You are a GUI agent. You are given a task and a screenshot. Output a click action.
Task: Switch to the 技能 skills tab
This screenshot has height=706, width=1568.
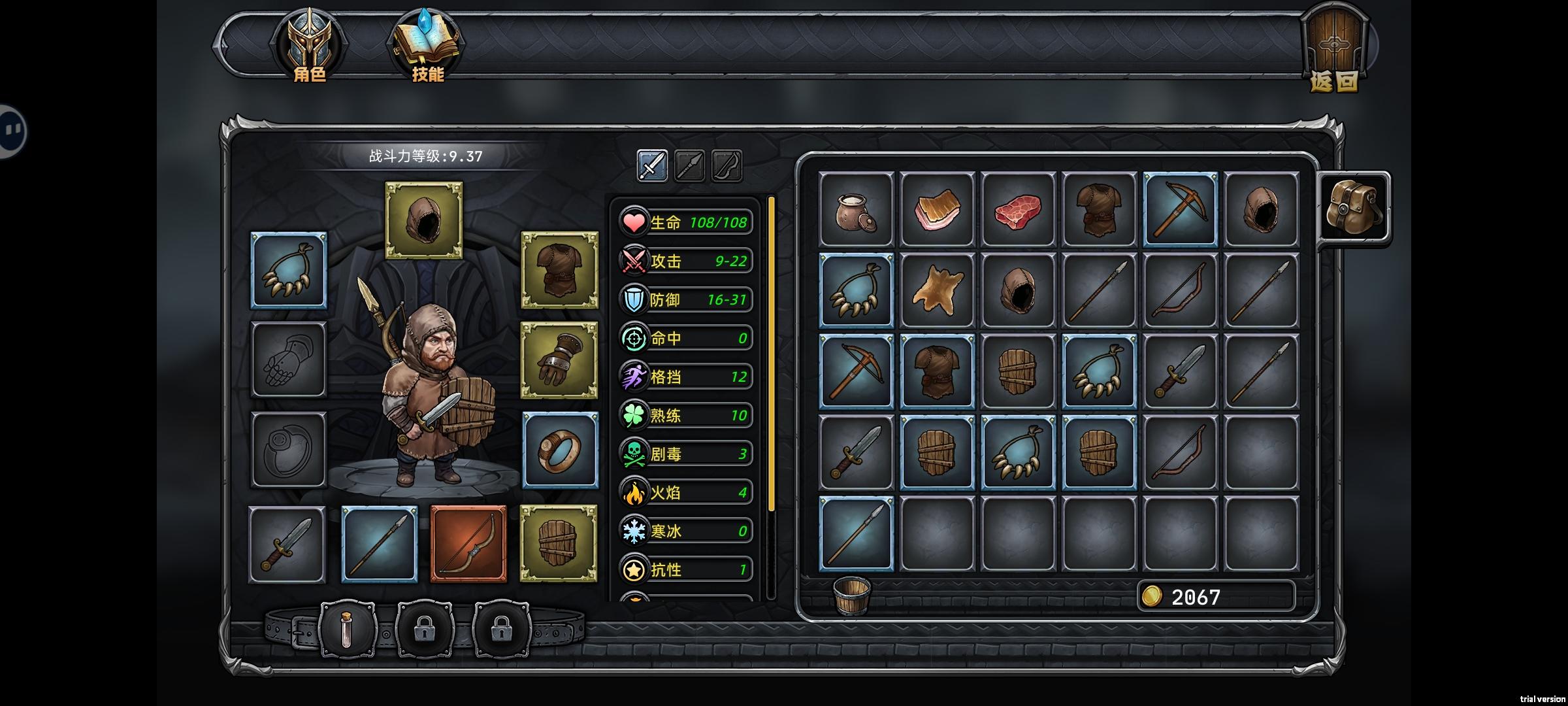427,47
